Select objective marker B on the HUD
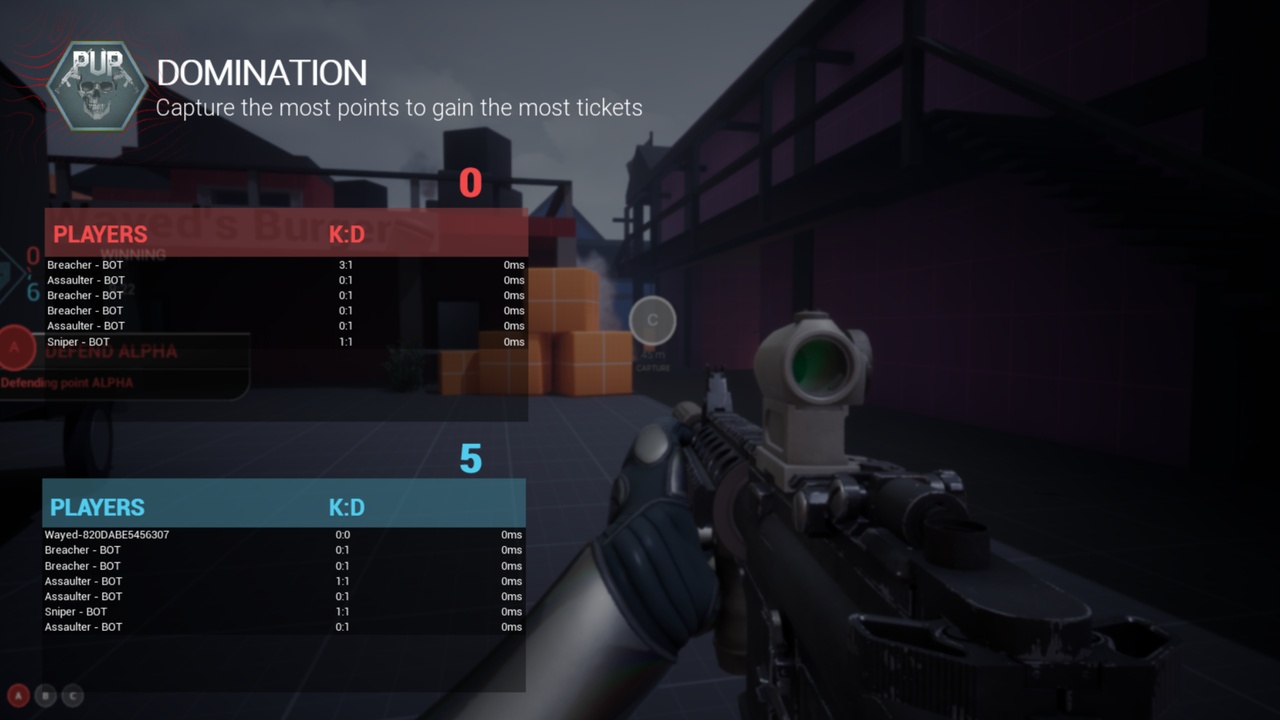 click(x=45, y=695)
